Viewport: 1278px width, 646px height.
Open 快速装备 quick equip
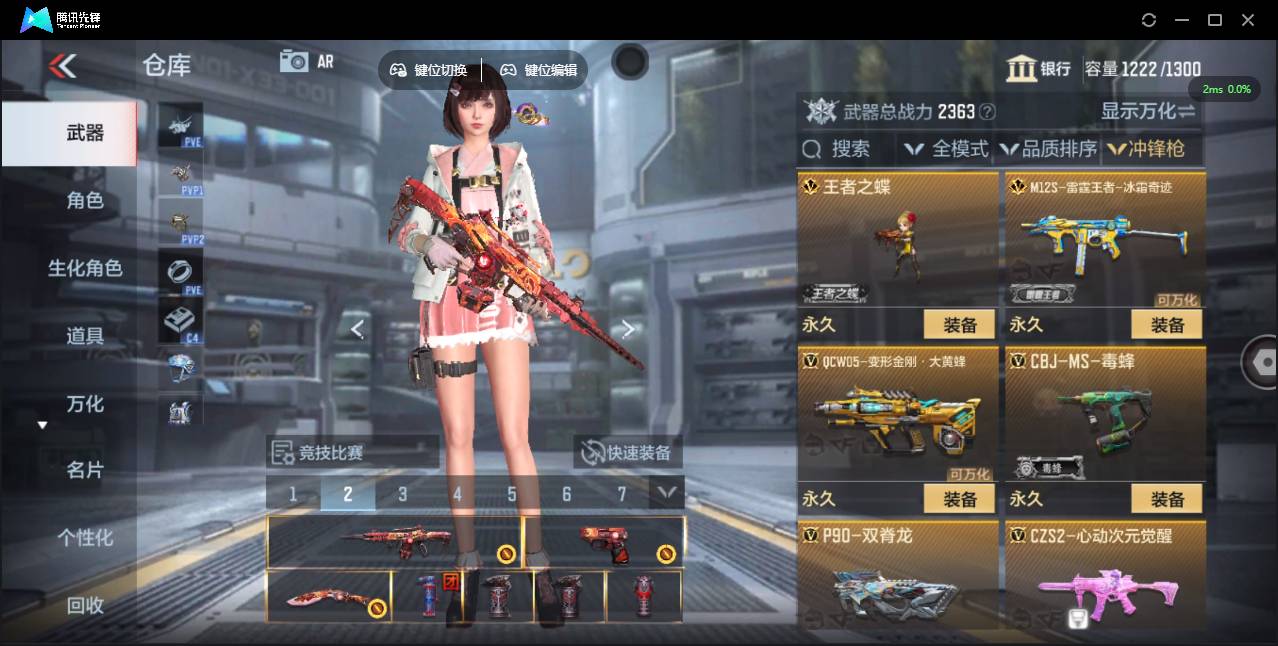coord(628,453)
